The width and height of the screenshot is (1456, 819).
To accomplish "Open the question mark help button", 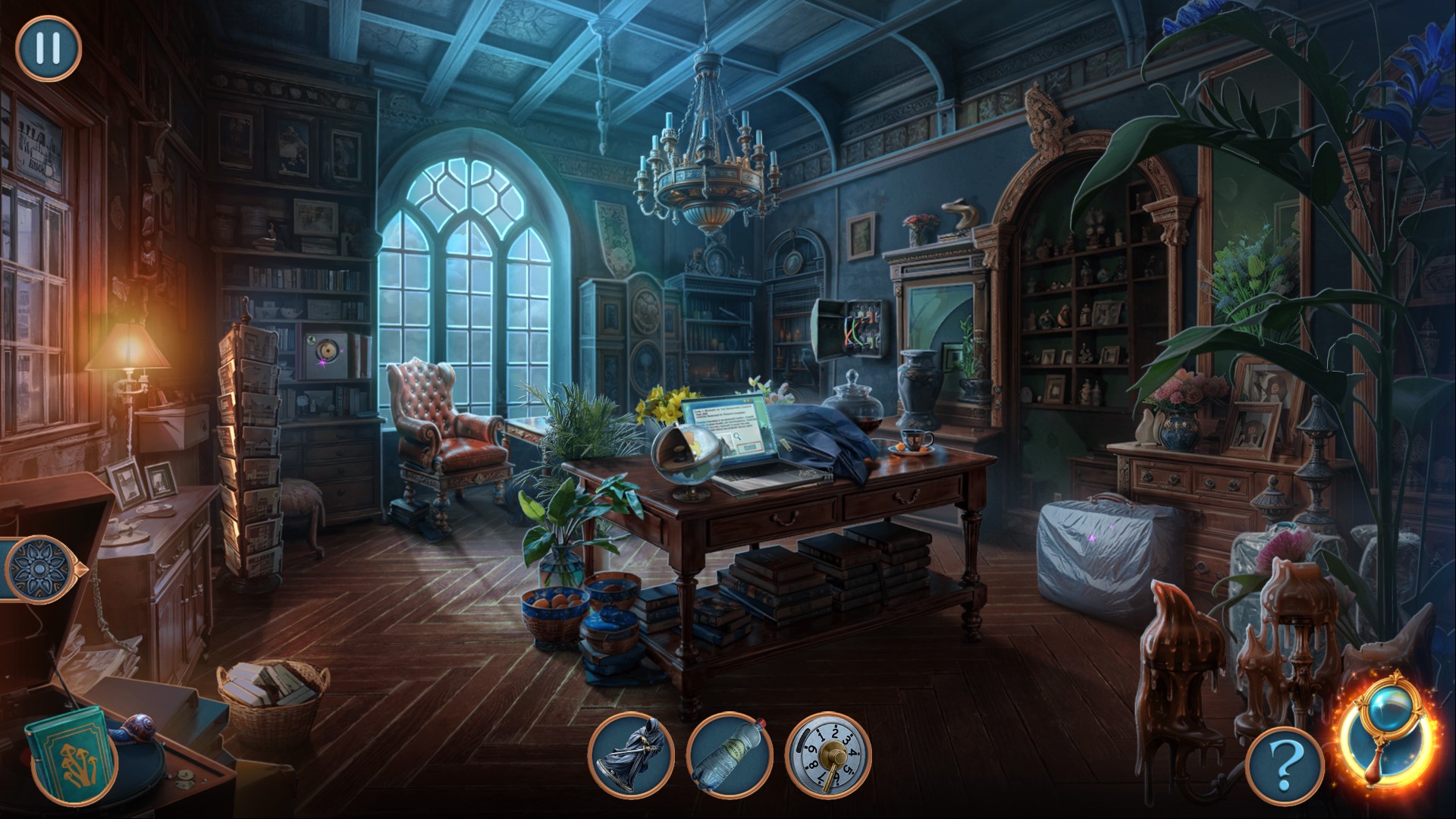I will point(1285,770).
